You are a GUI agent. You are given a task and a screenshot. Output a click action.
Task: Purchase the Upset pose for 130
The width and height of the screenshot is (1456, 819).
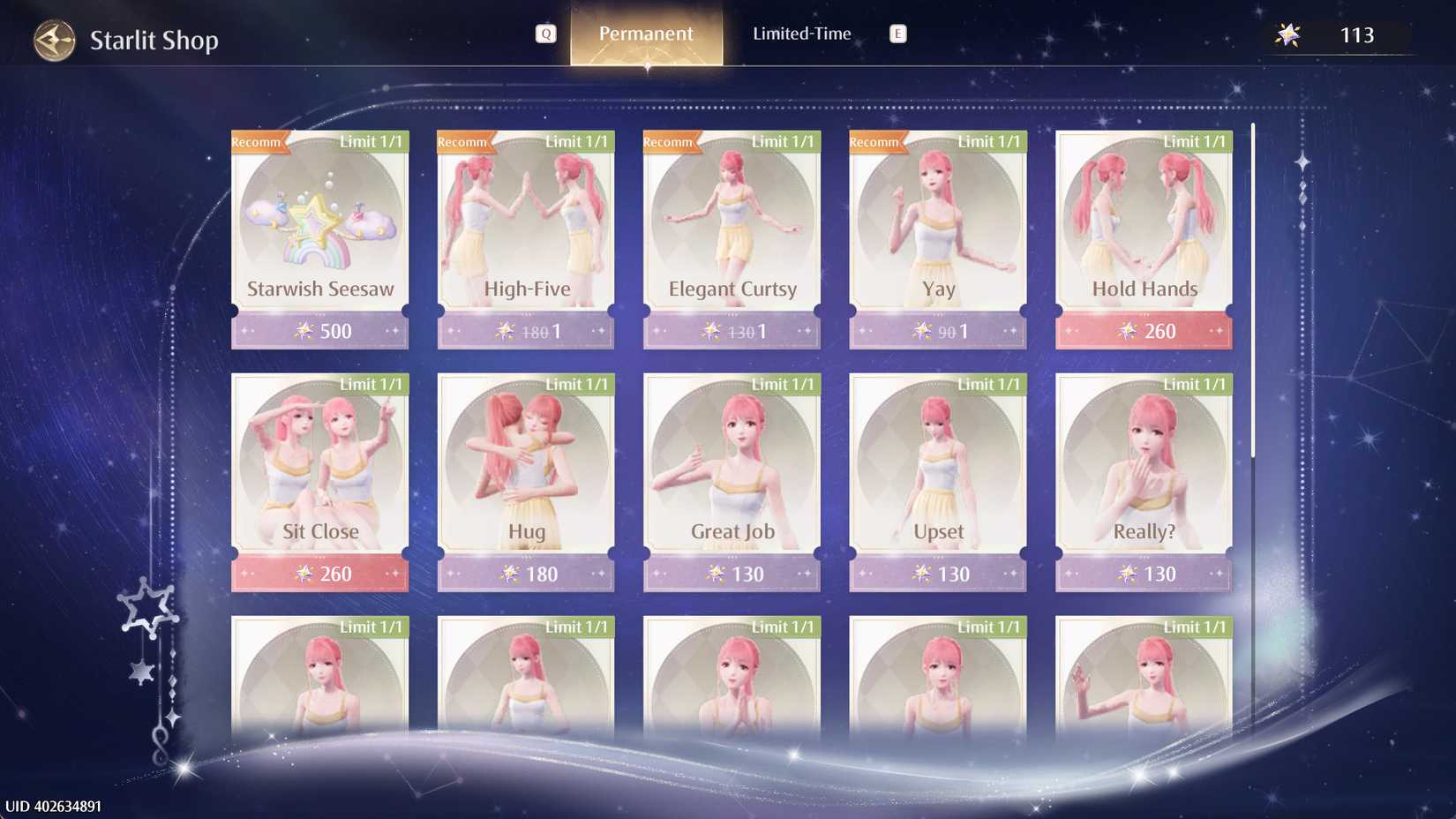pyautogui.click(x=937, y=573)
